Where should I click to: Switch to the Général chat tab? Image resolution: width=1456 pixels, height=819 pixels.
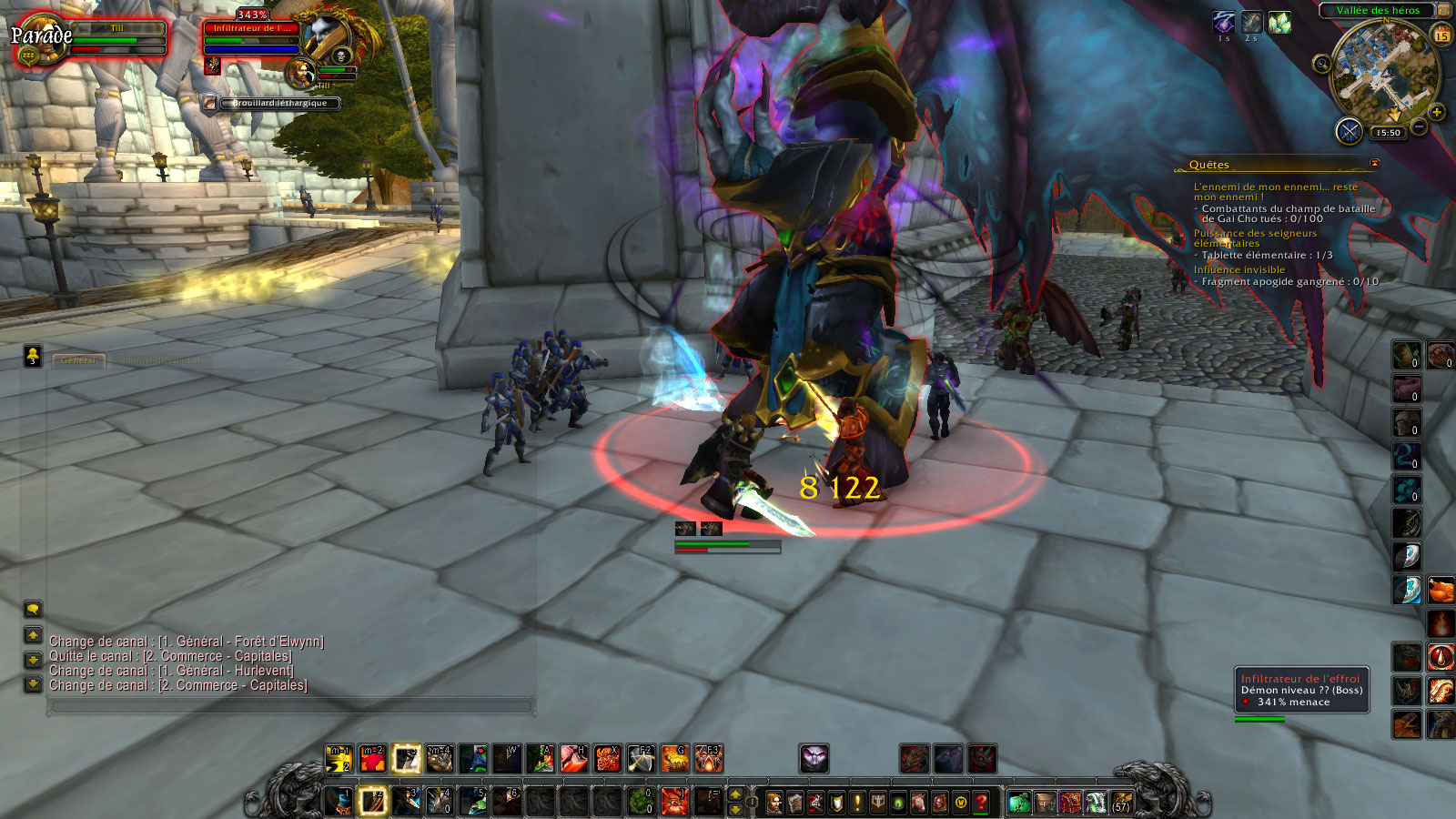pyautogui.click(x=78, y=360)
